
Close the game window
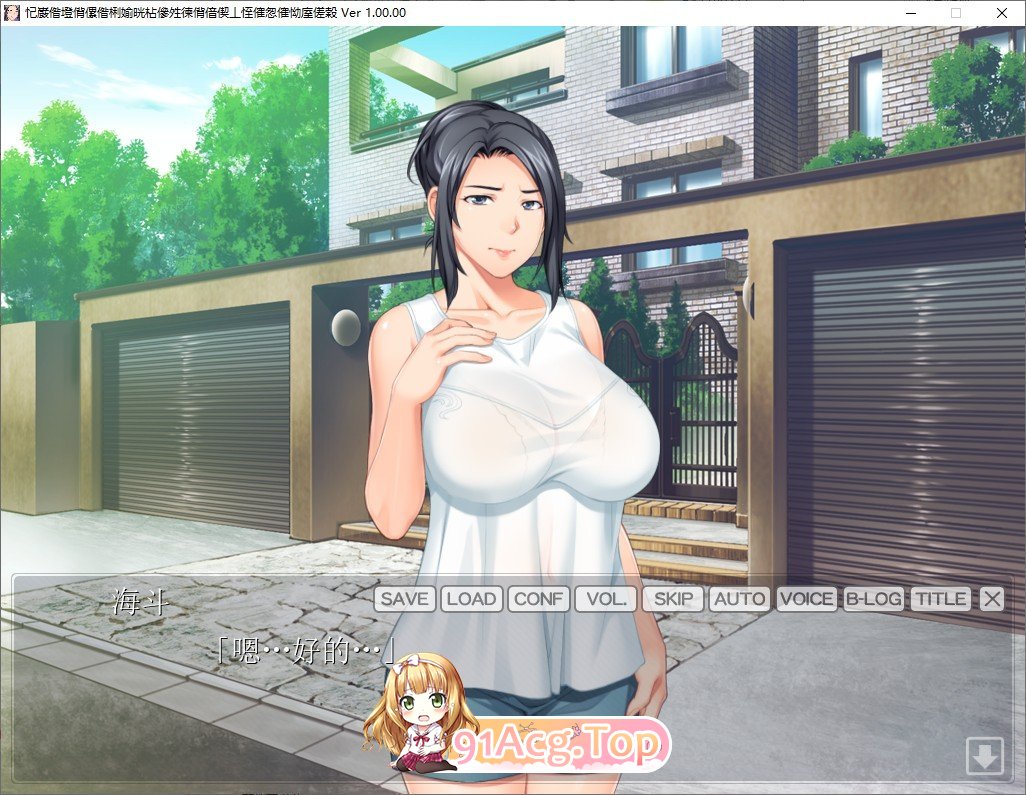coord(1002,13)
